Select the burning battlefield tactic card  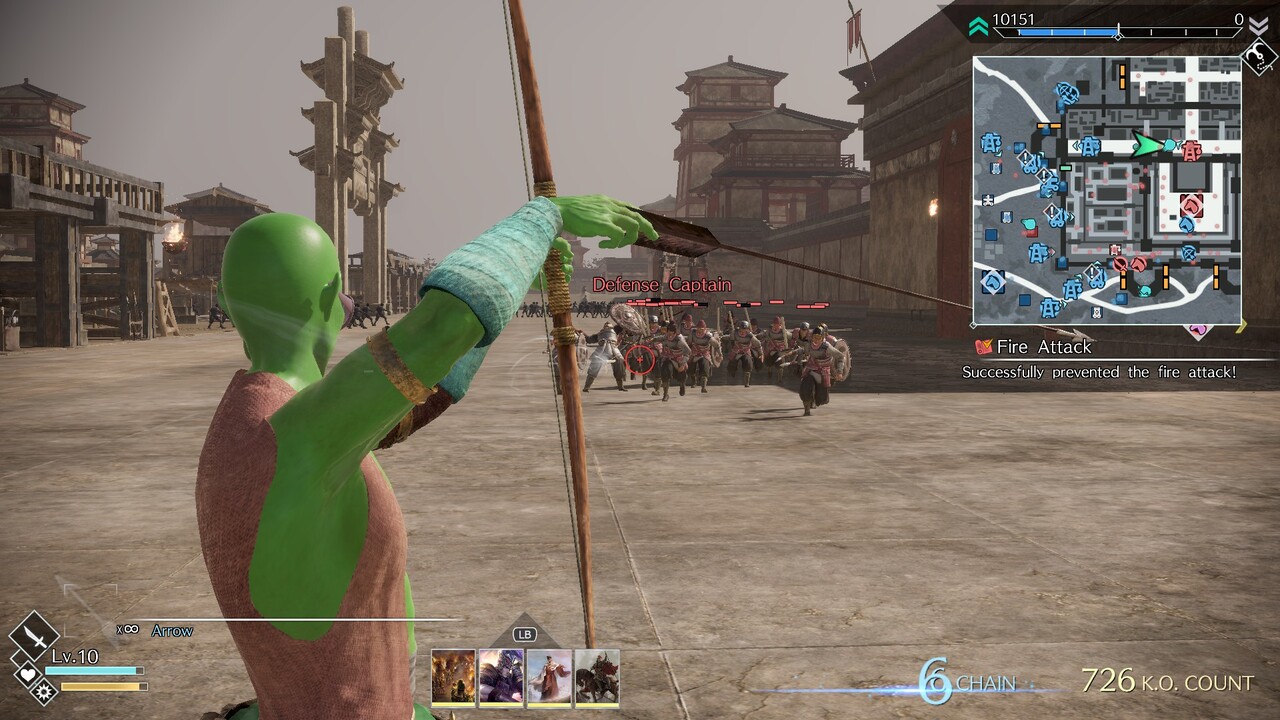(453, 677)
